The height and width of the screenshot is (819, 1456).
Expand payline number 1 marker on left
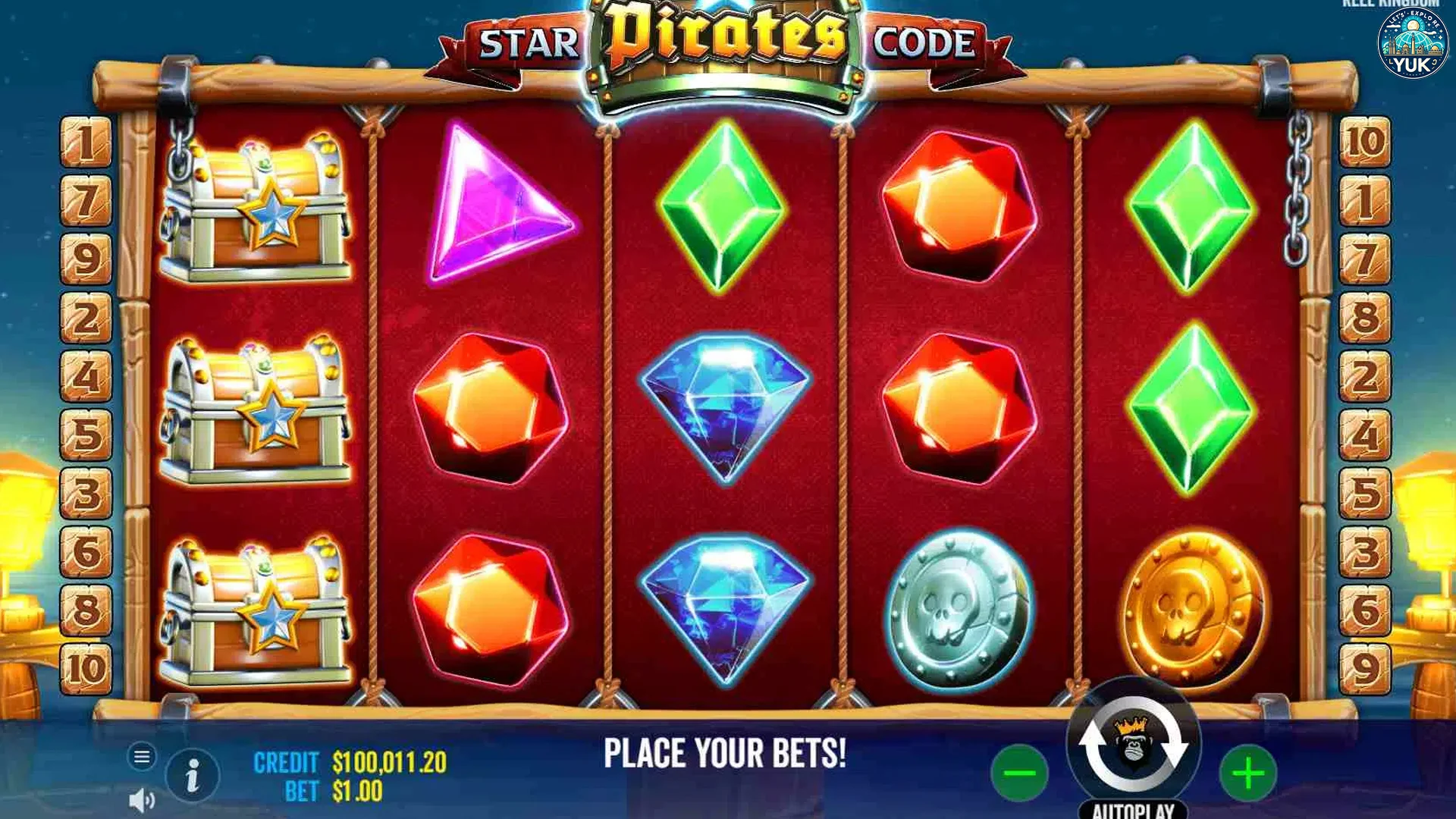tap(87, 143)
